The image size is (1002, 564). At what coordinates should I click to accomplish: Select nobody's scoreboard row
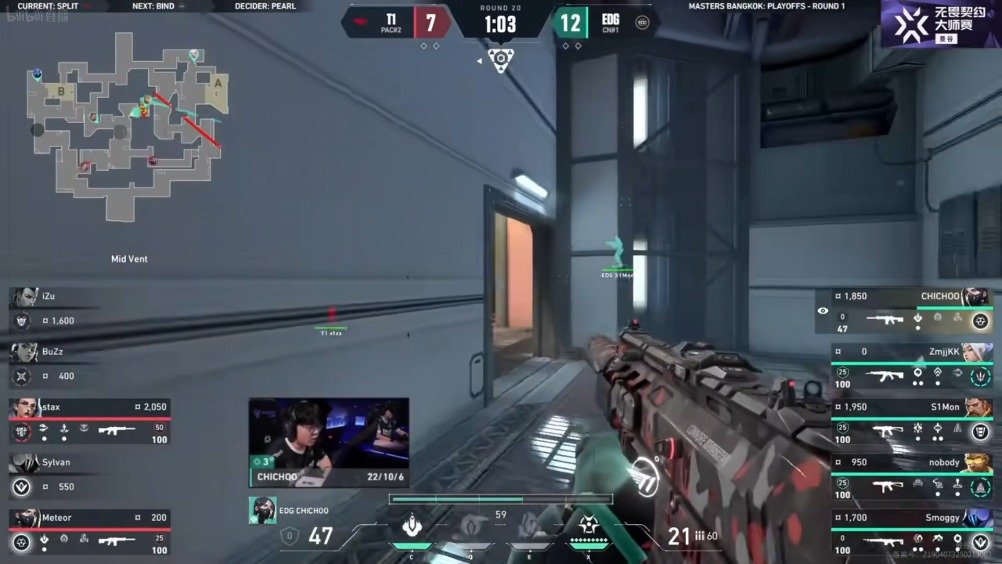(912, 474)
